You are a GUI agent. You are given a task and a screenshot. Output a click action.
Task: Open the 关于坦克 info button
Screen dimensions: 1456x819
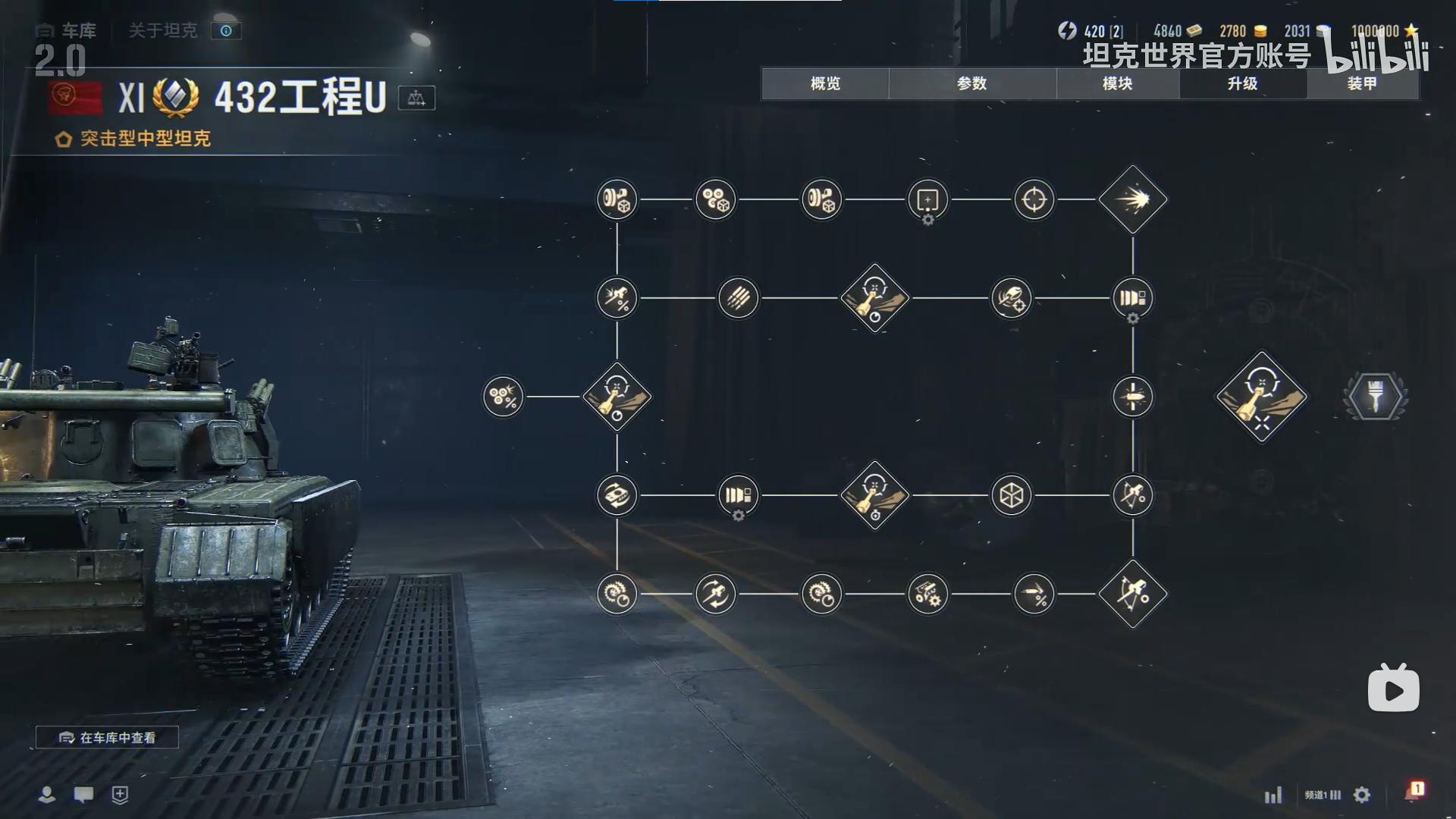point(226,30)
